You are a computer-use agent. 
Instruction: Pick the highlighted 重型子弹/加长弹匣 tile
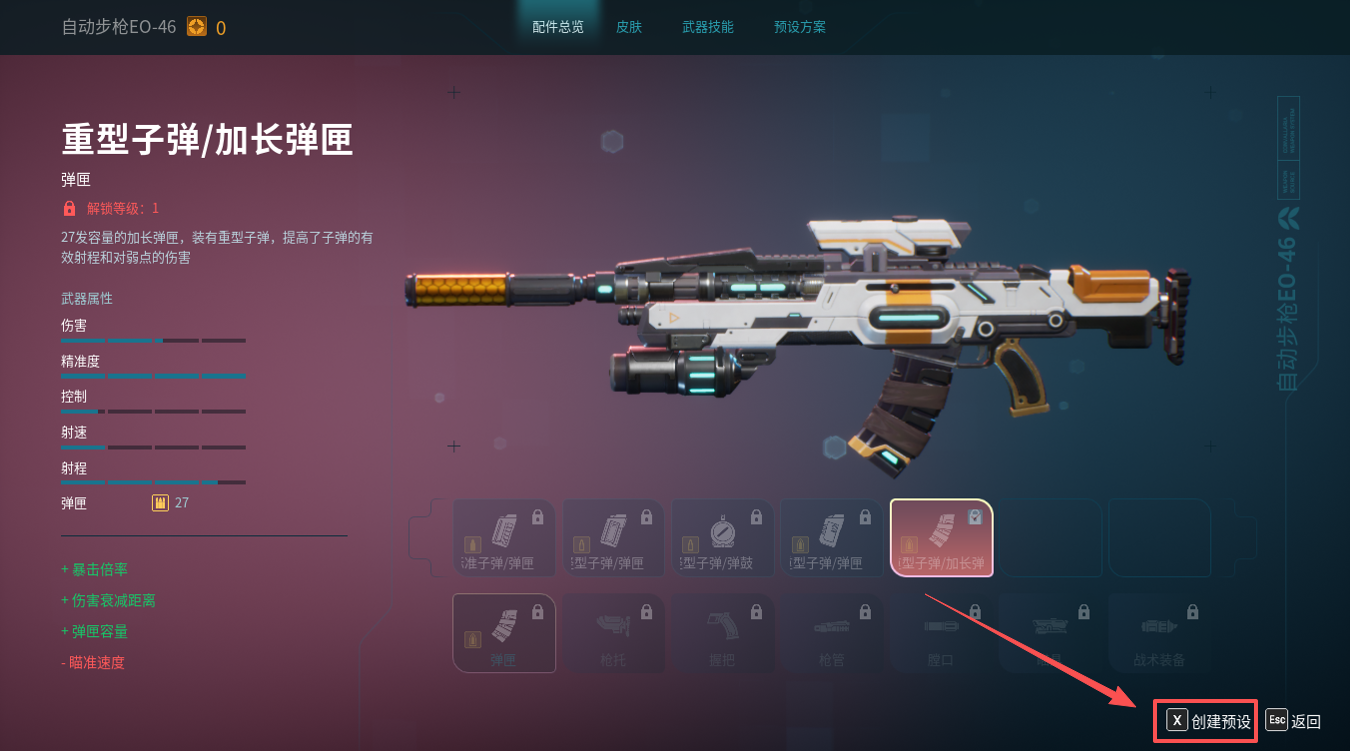[941, 538]
